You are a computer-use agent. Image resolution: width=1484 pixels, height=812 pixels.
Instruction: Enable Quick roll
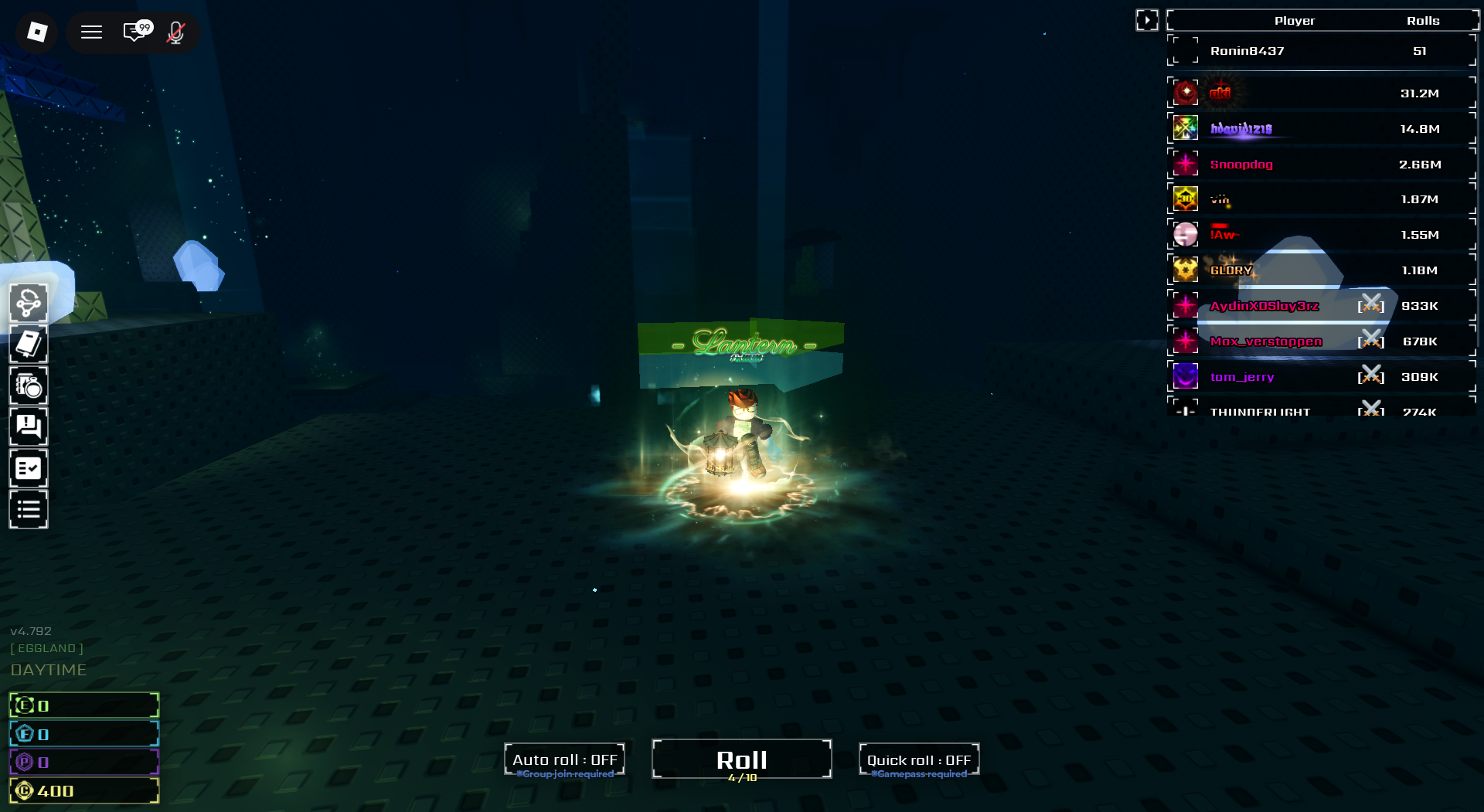click(x=918, y=760)
